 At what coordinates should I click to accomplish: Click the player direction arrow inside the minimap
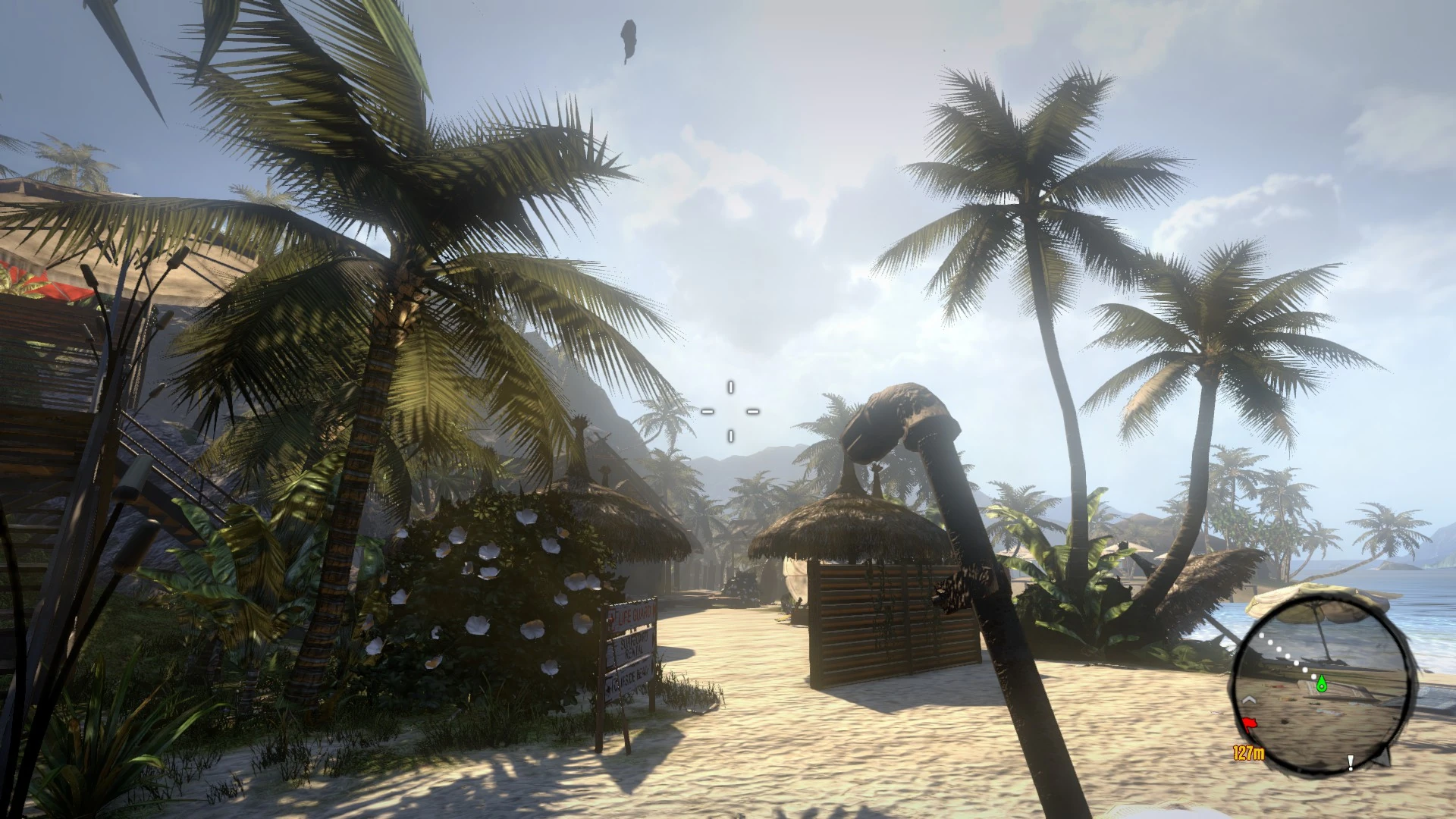pyautogui.click(x=1249, y=701)
